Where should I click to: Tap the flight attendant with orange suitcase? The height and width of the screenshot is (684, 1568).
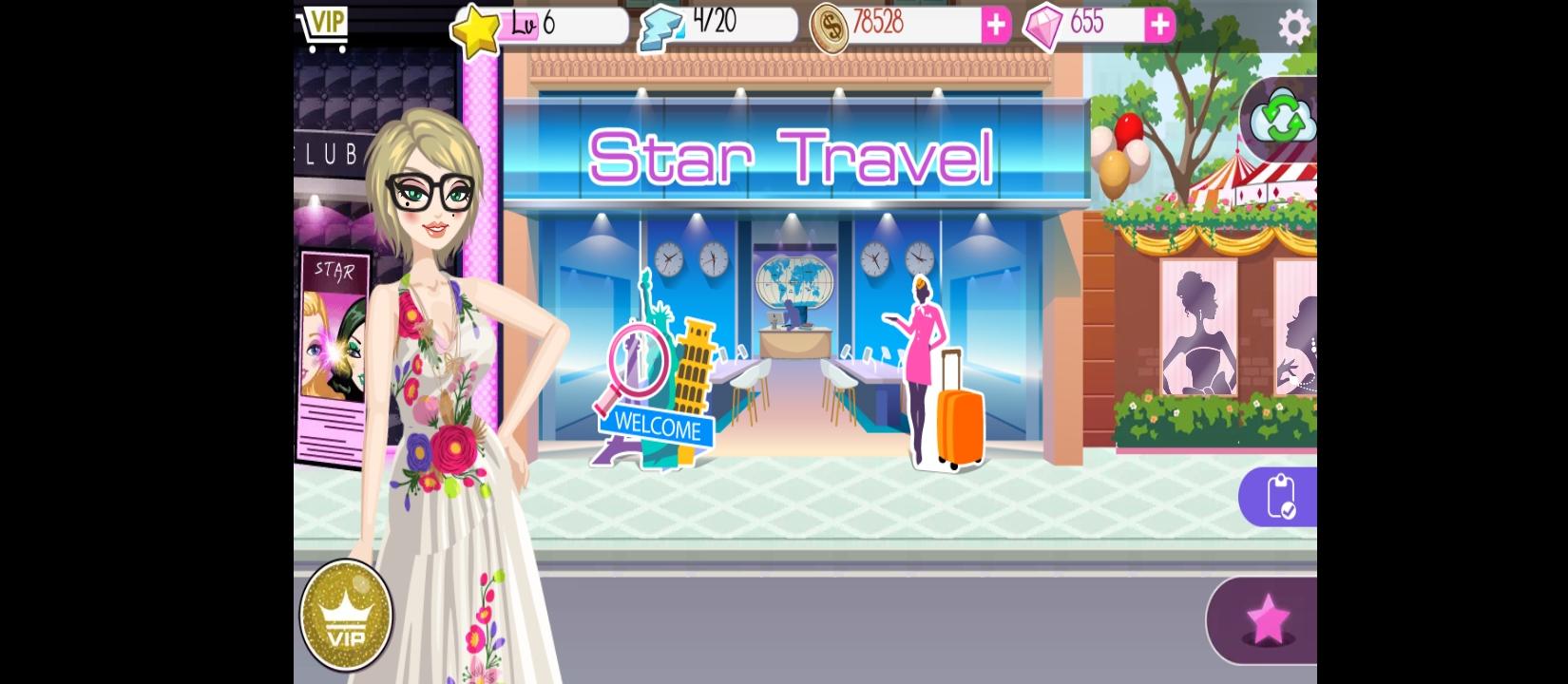point(927,370)
